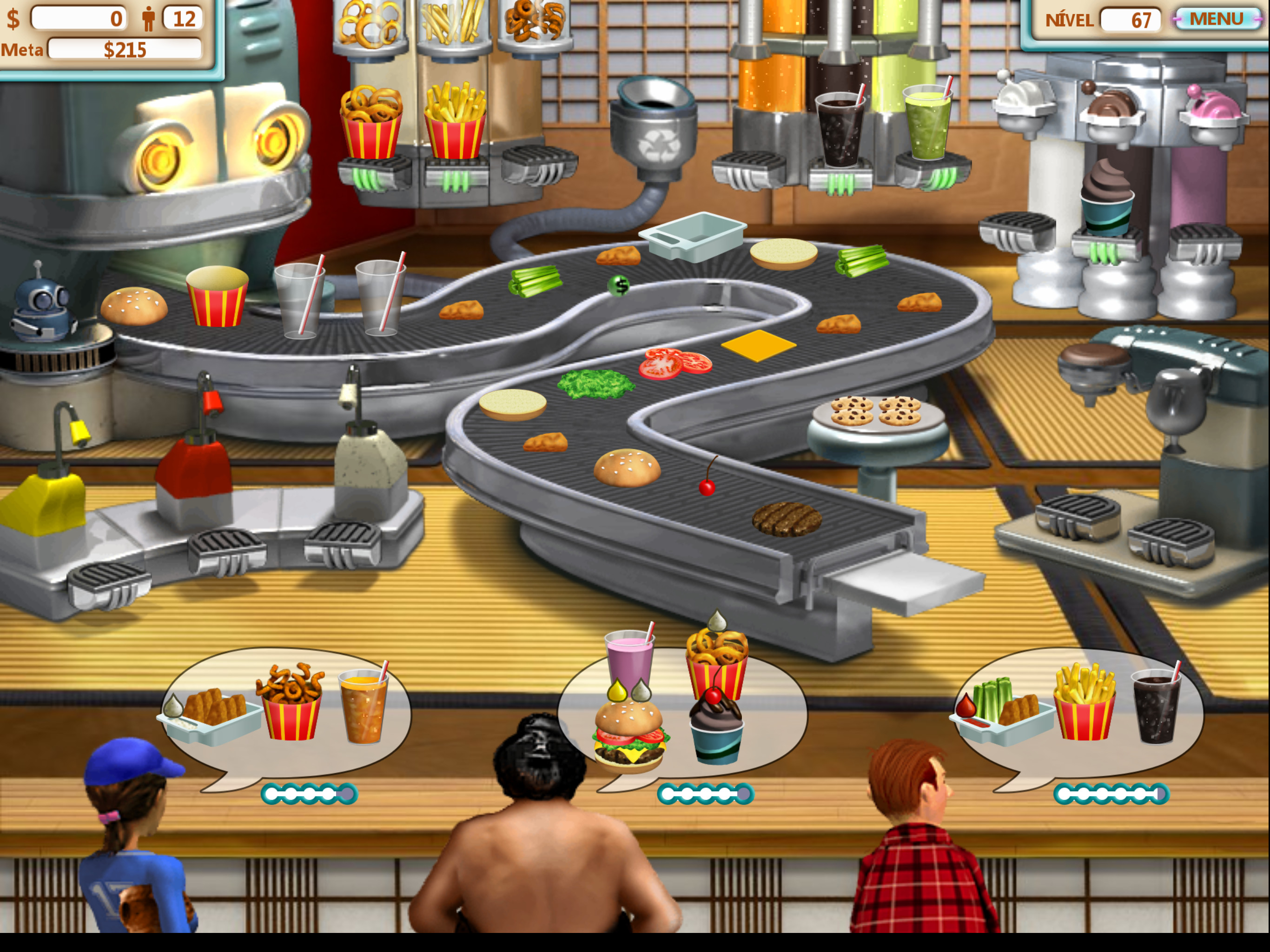Select the yellow mustard dispenser
1270x952 pixels.
pos(43,502)
